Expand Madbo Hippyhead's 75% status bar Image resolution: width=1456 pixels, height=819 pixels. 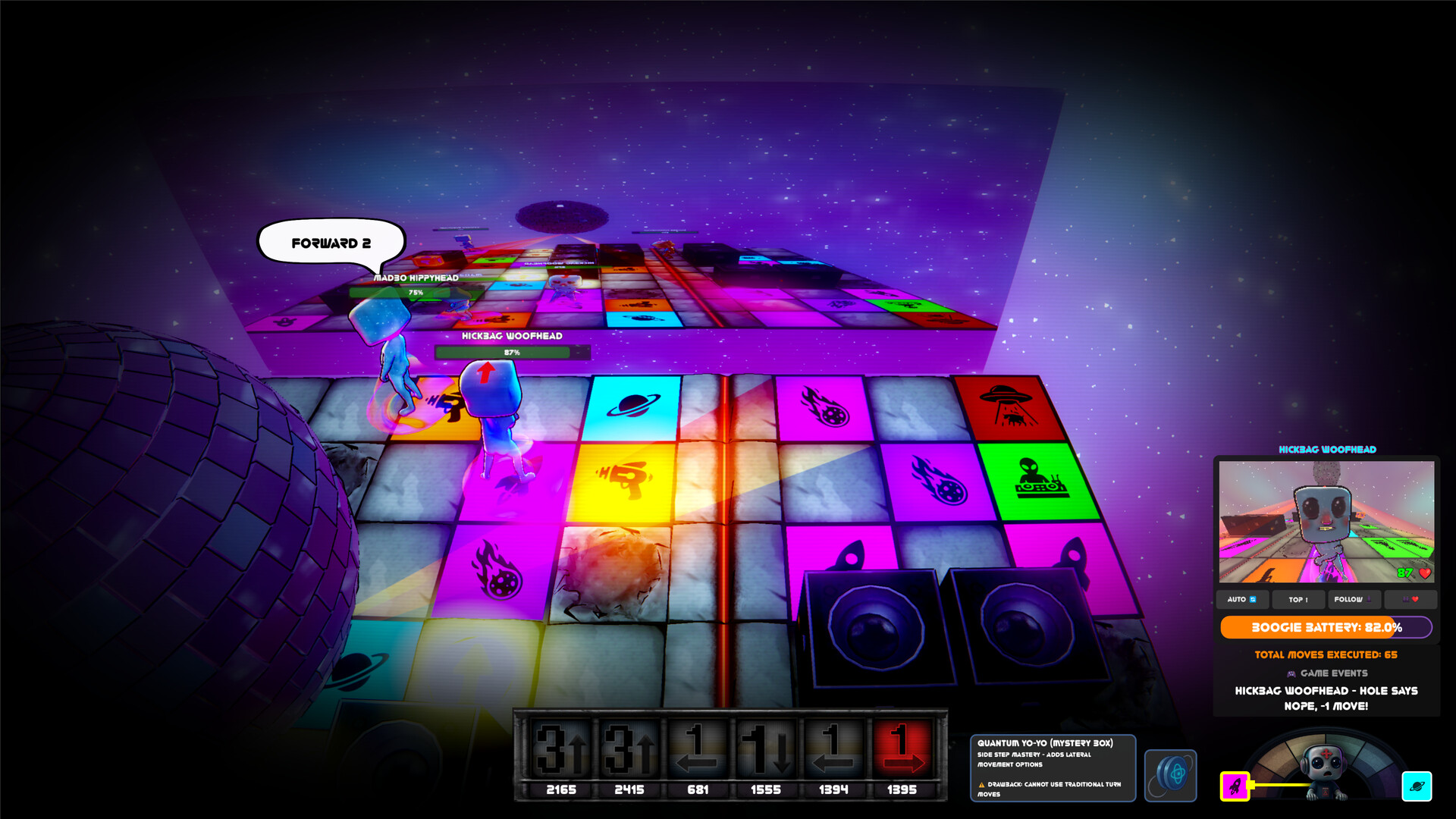pos(415,290)
